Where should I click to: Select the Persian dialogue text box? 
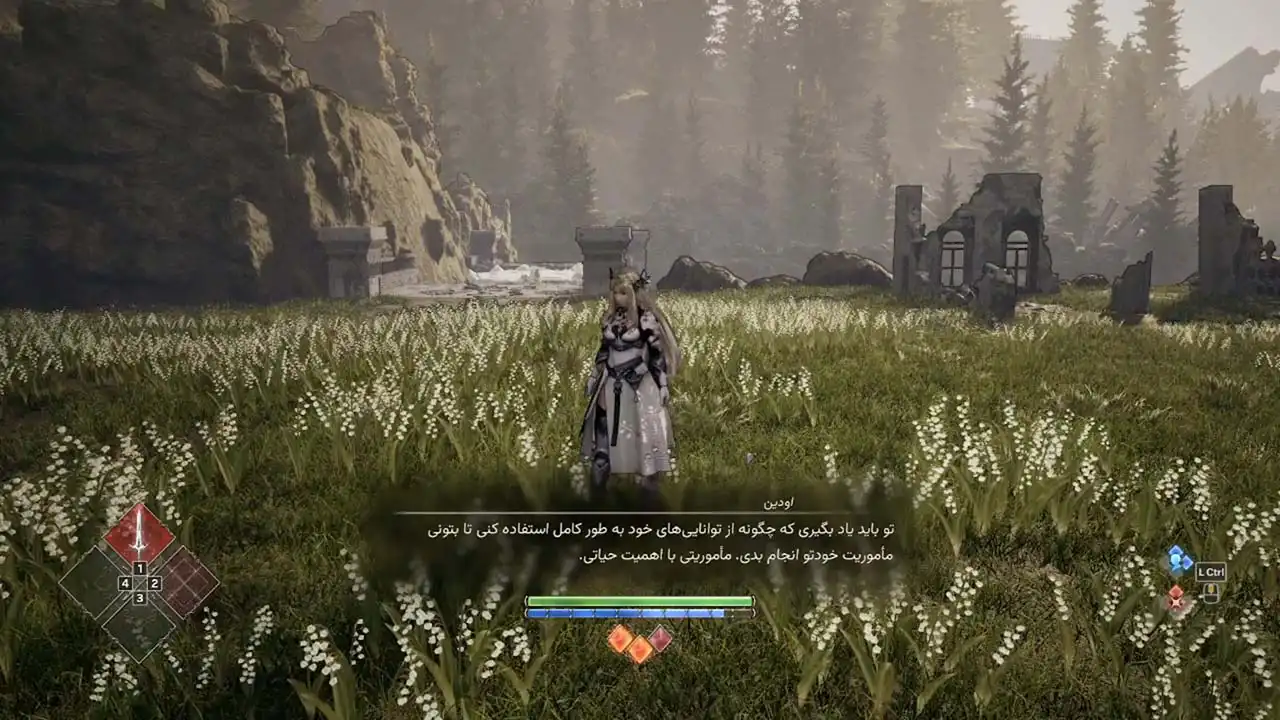(x=640, y=545)
